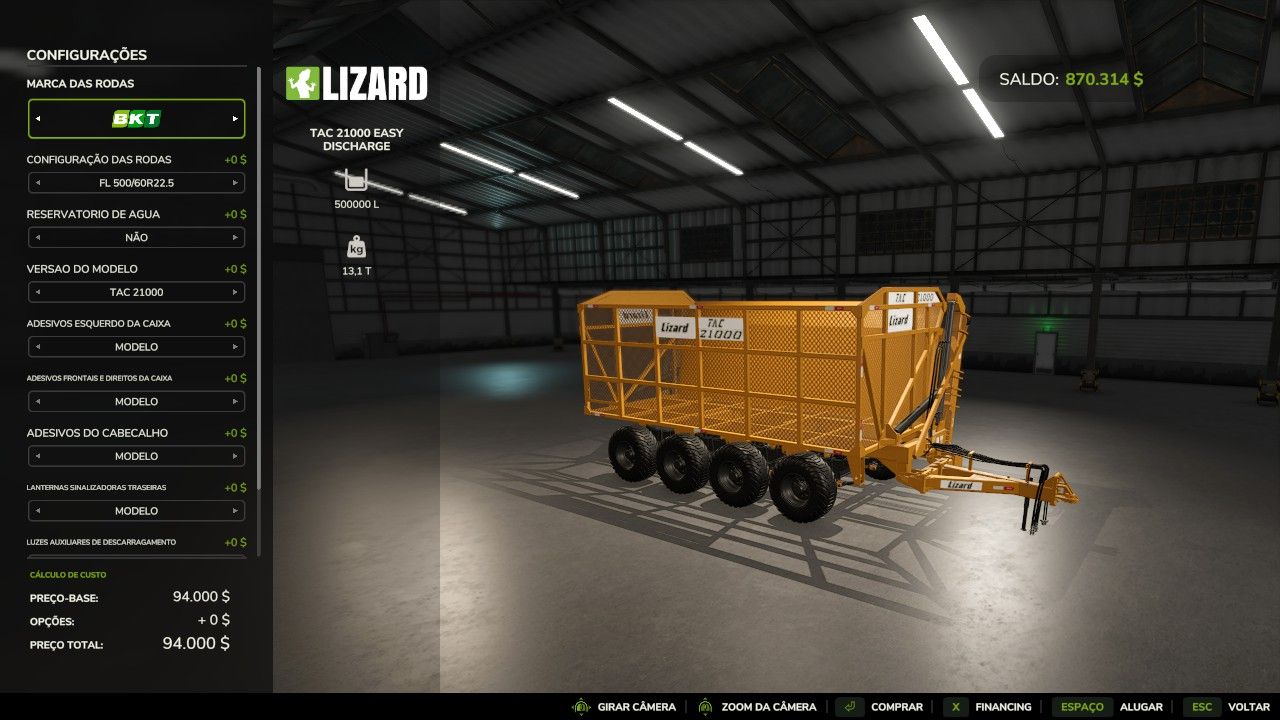Click the kg weight icon showing 13,1 T

coord(356,246)
